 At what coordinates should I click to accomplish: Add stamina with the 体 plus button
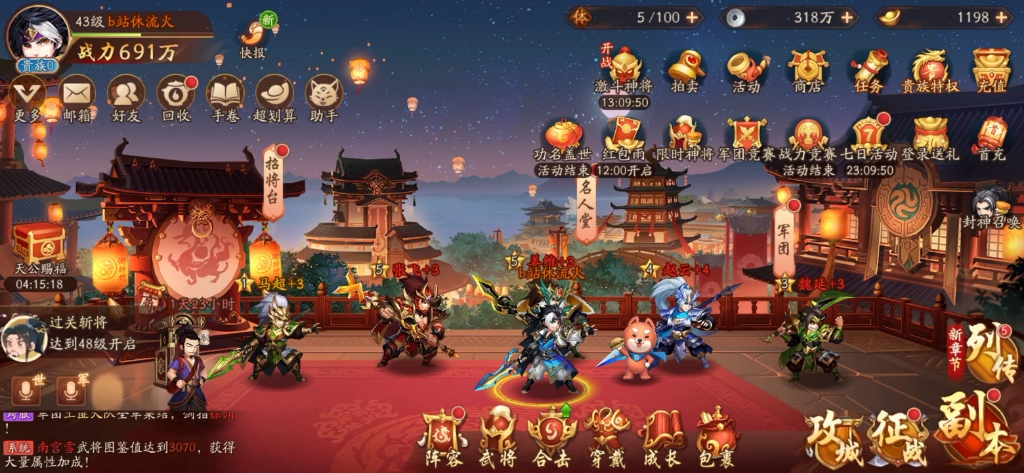(x=693, y=17)
